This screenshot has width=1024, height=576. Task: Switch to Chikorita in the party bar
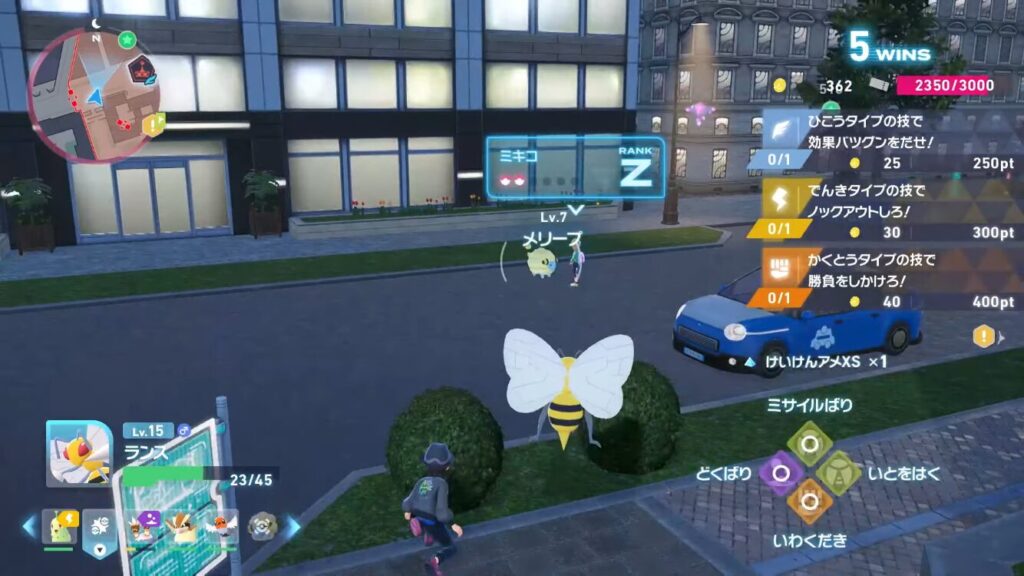(59, 526)
